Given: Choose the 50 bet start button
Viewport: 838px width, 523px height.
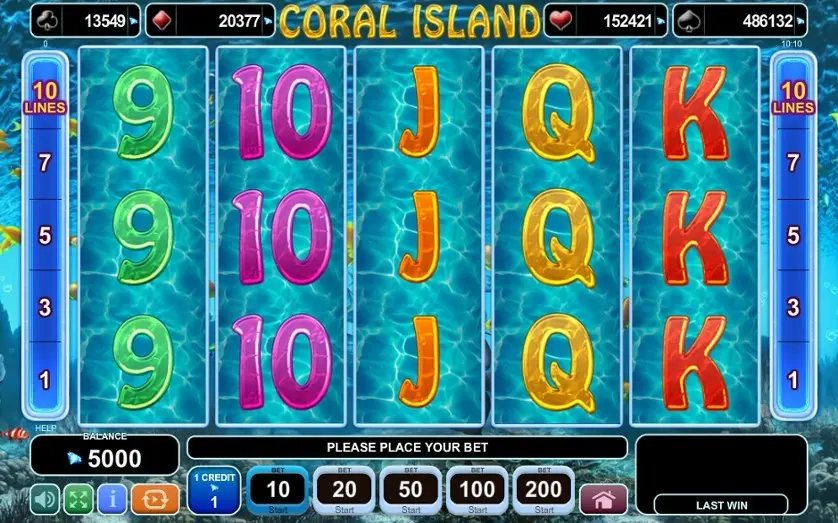Looking at the screenshot, I should coord(410,490).
